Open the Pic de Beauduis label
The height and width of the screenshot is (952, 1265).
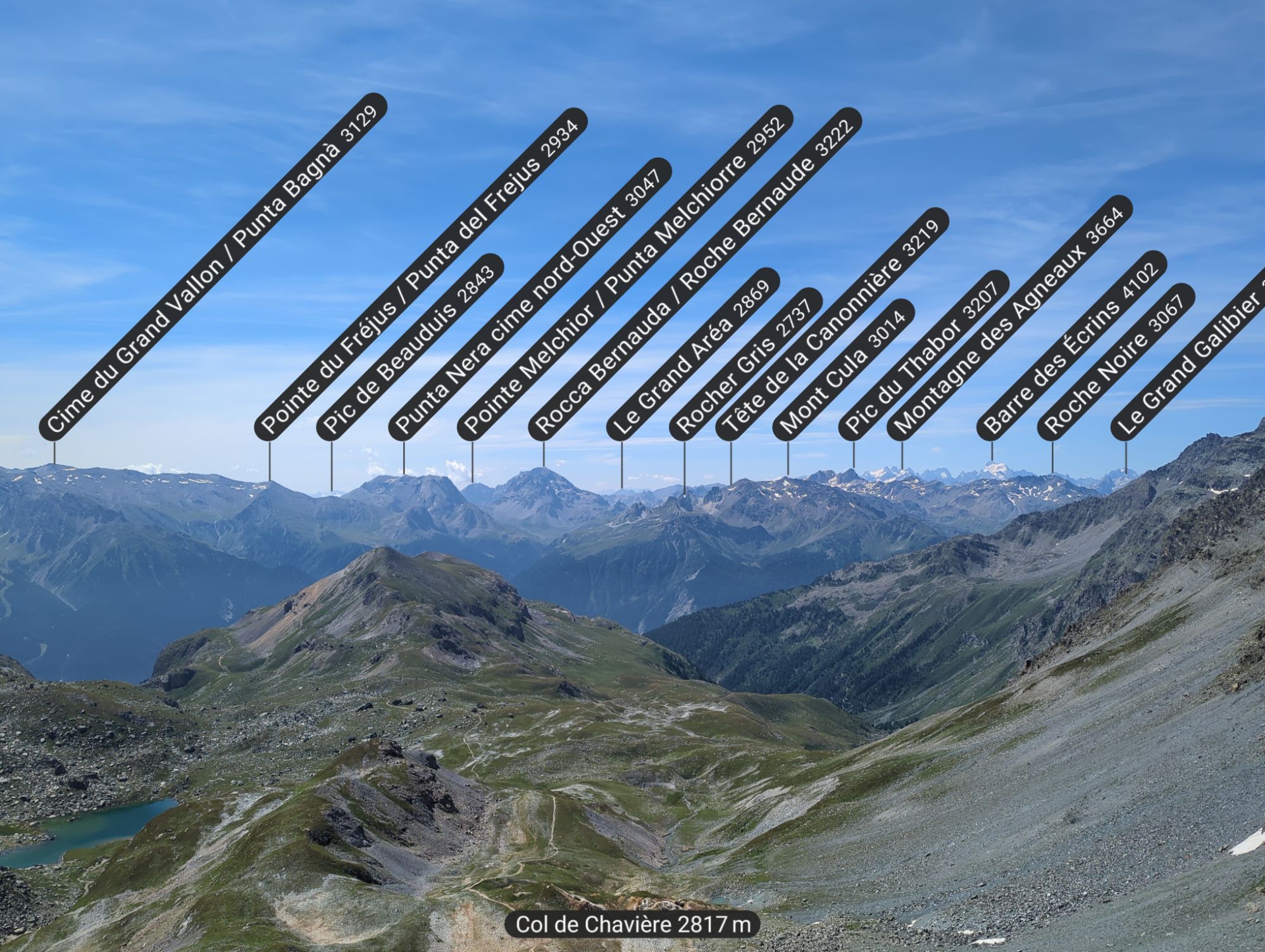[x=410, y=346]
